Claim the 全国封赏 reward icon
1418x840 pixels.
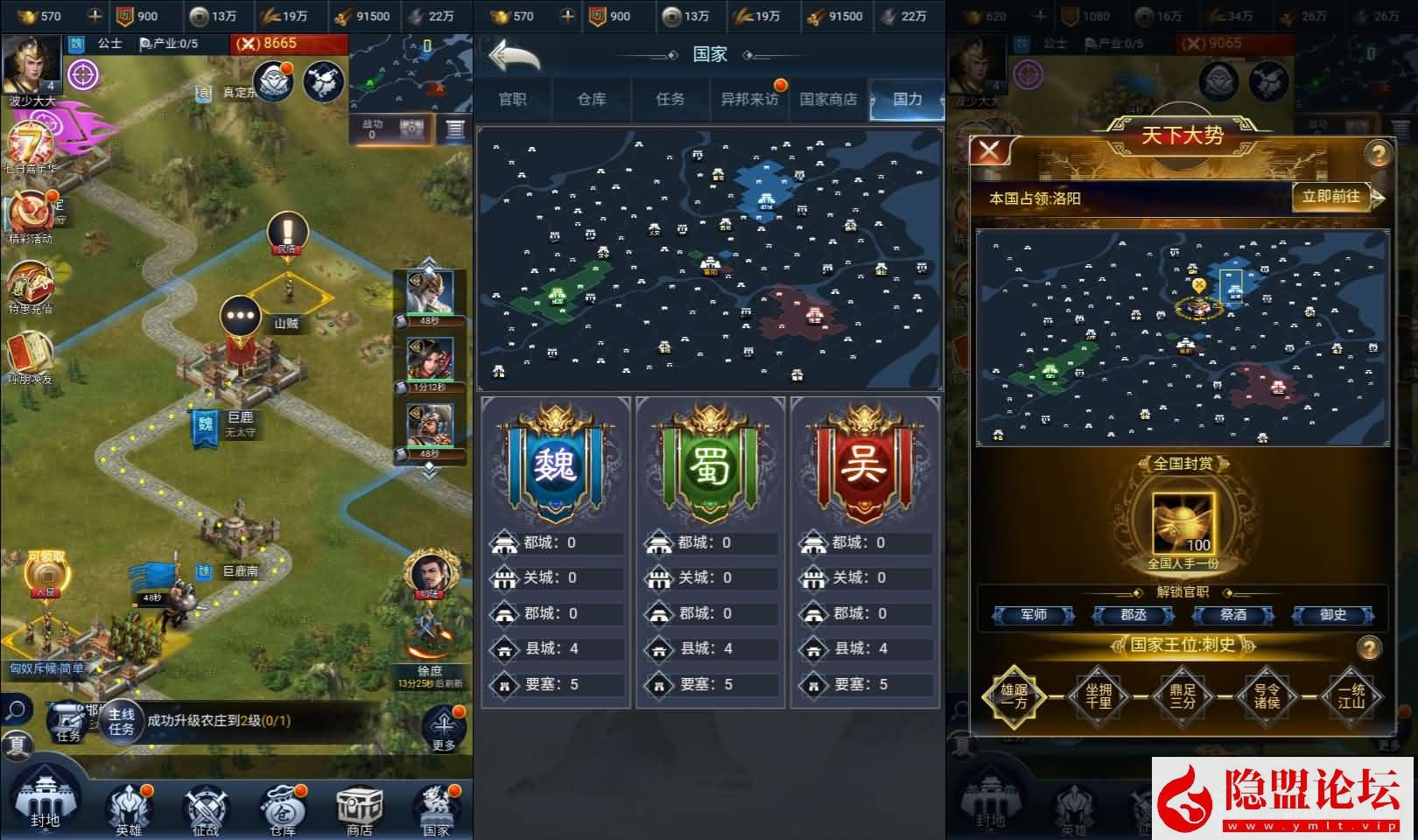(x=1183, y=522)
